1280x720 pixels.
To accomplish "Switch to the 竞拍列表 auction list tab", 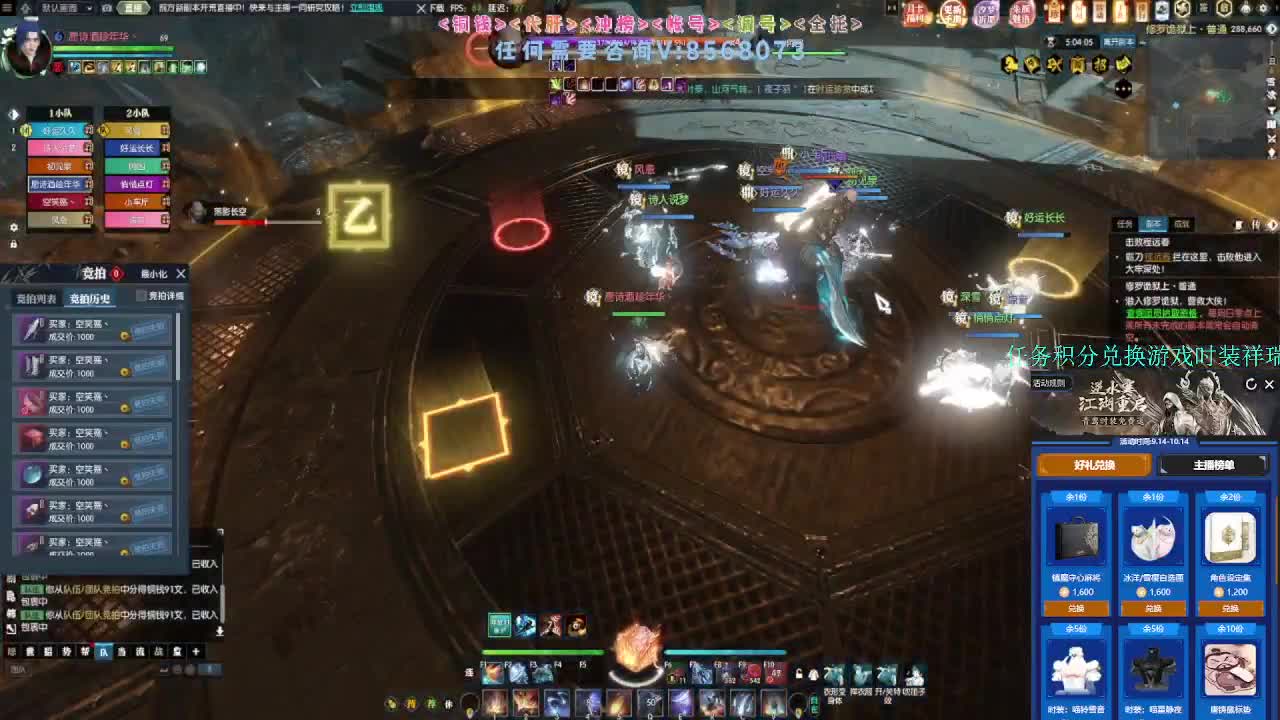I will pyautogui.click(x=36, y=297).
